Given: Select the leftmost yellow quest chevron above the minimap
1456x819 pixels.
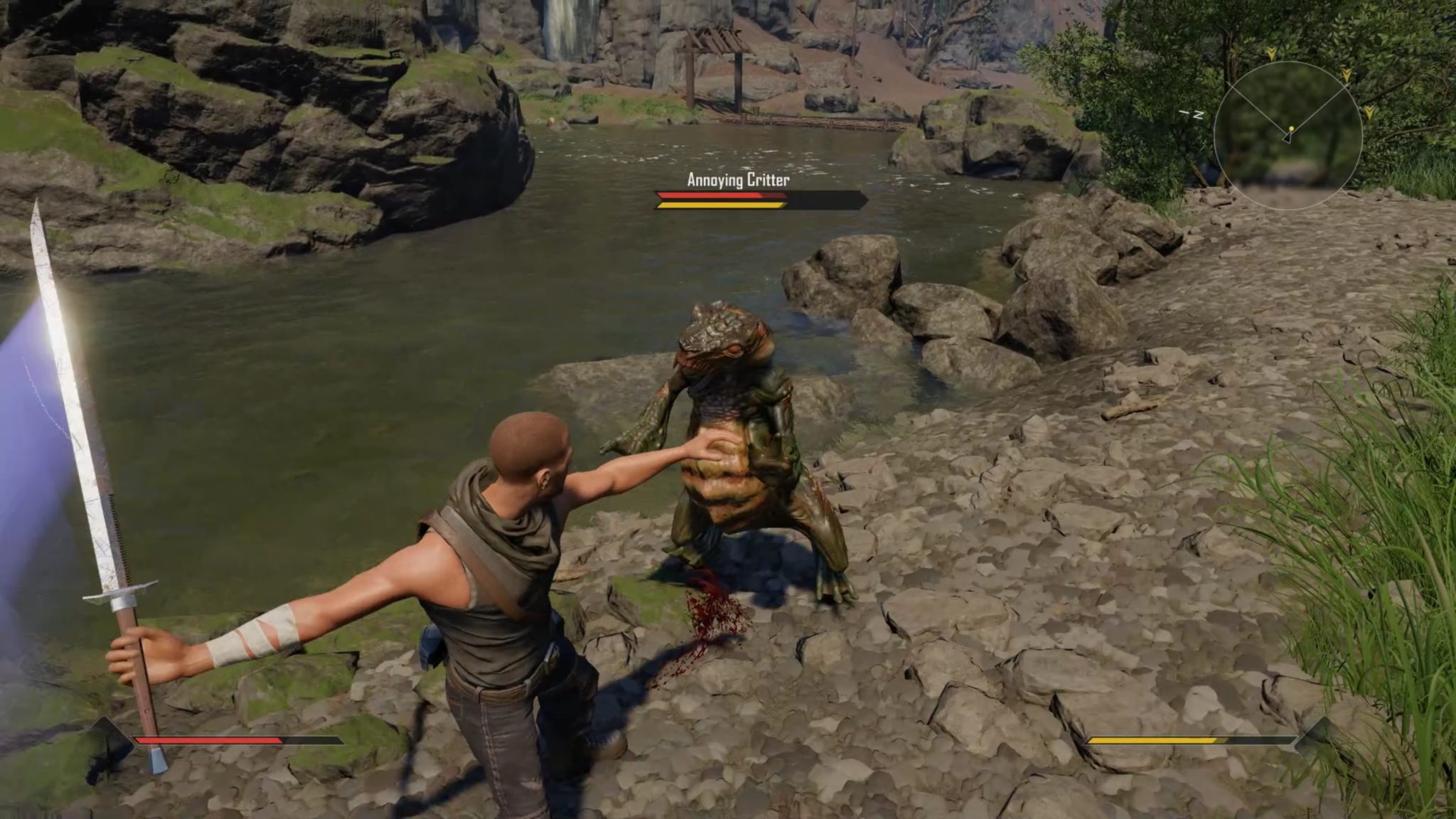Looking at the screenshot, I should (1271, 54).
